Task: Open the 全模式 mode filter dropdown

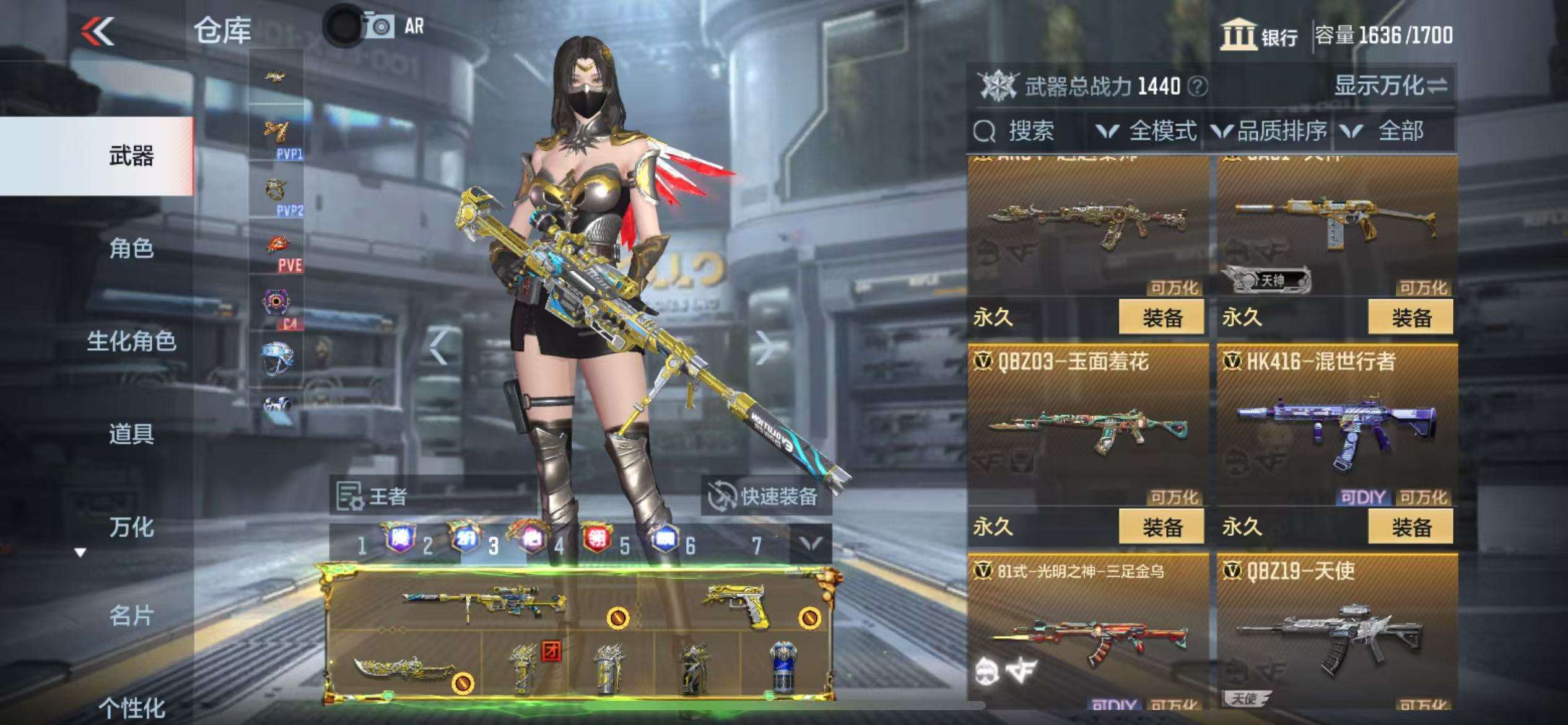Action: click(1147, 131)
